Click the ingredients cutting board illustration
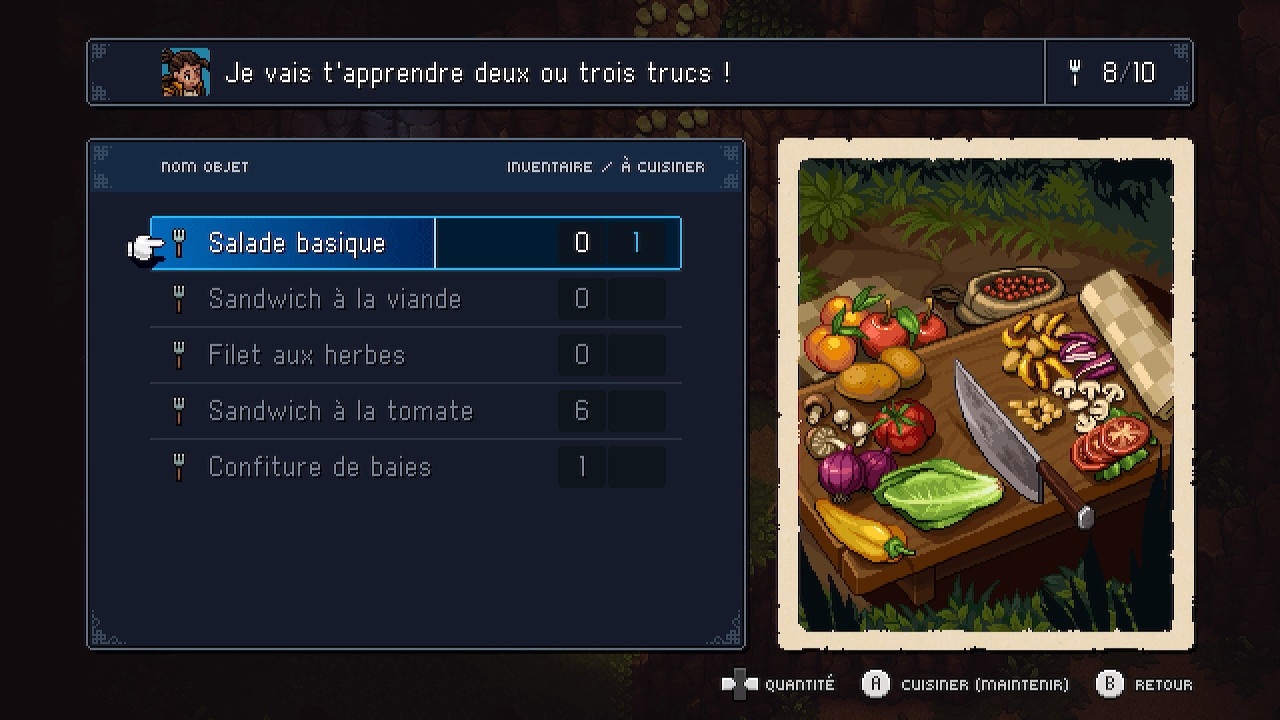Viewport: 1280px width, 720px height. click(x=985, y=395)
